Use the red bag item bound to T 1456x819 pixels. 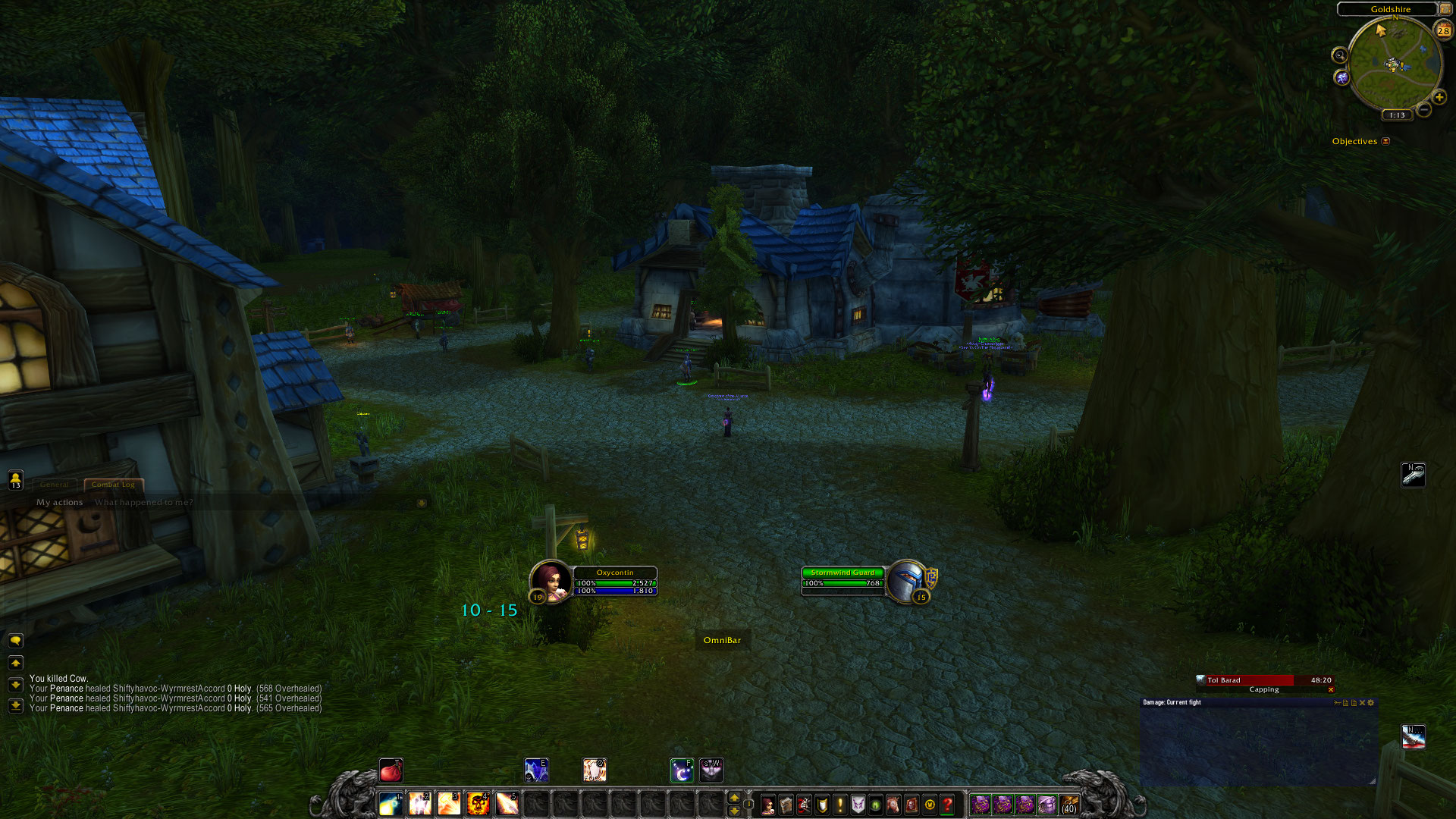pyautogui.click(x=391, y=771)
